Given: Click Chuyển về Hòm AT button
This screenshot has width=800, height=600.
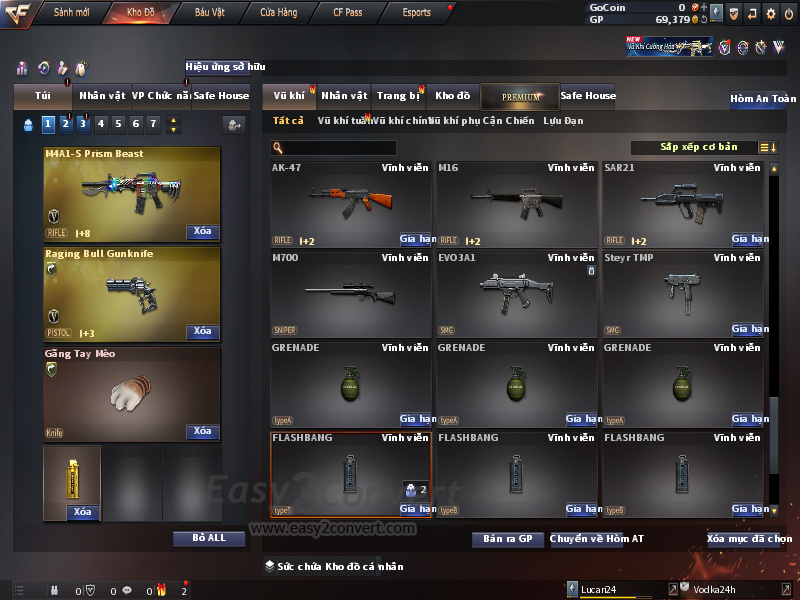Looking at the screenshot, I should 596,539.
